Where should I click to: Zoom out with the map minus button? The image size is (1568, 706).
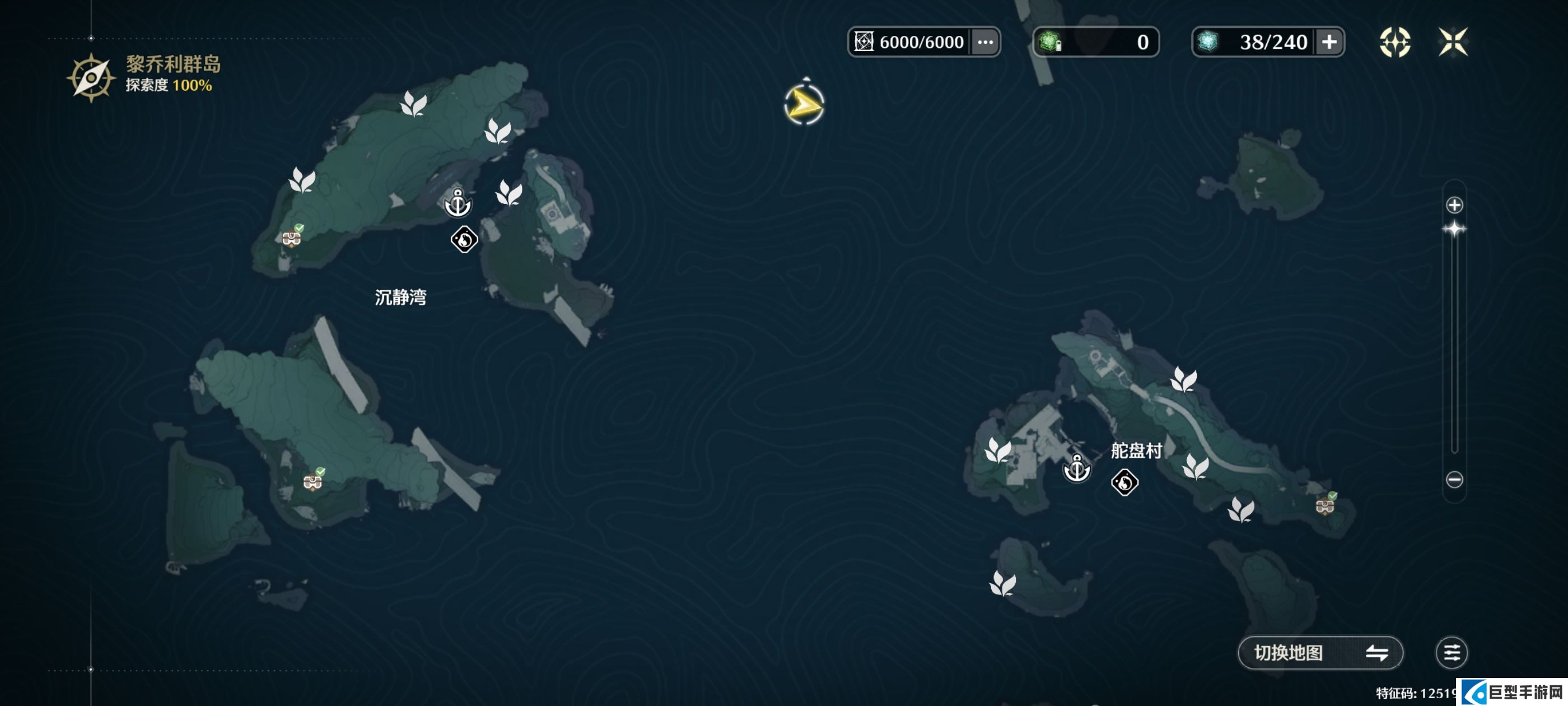[x=1454, y=480]
